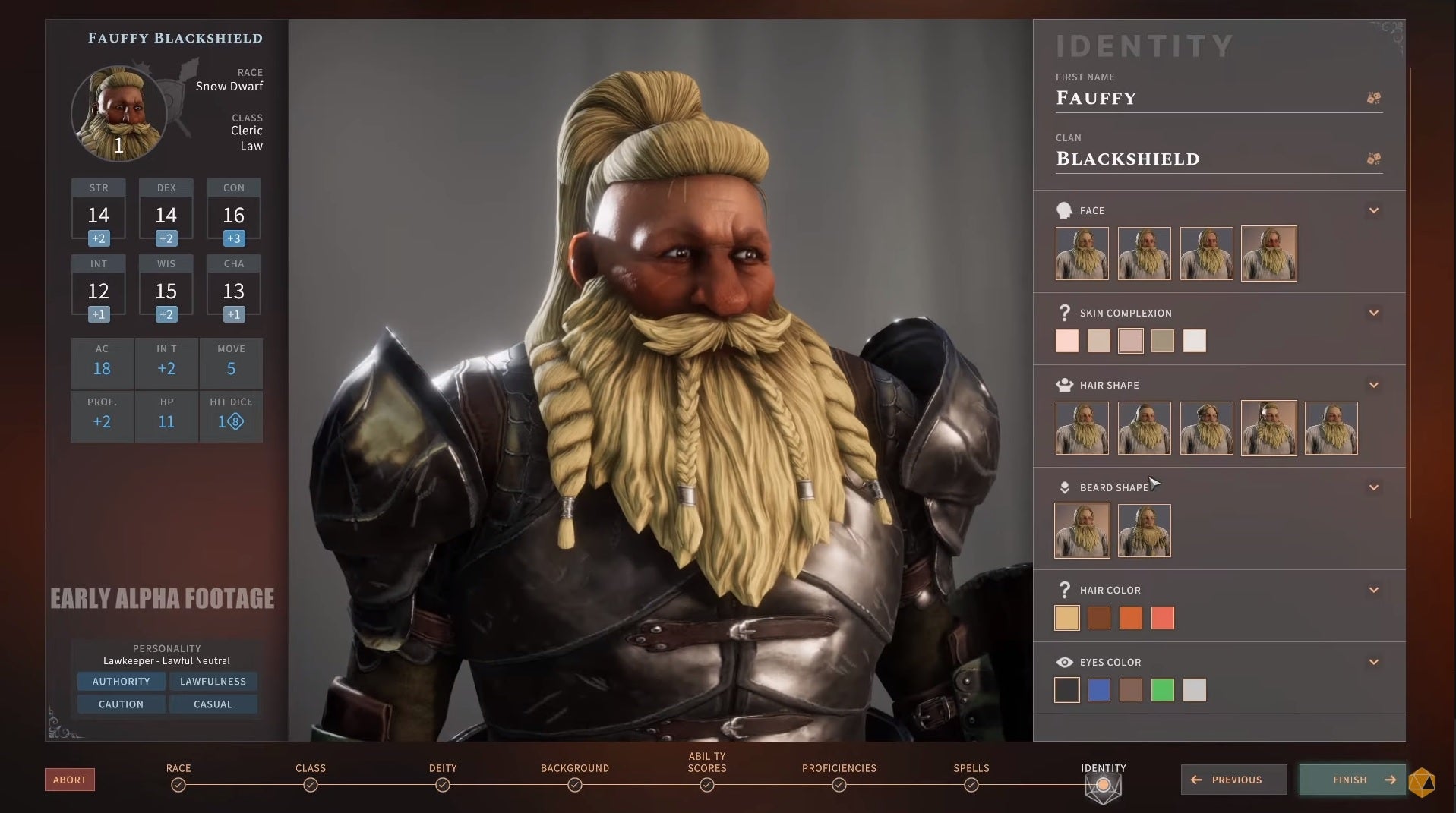Click the randomize dice for Clan name
The width and height of the screenshot is (1456, 813).
tap(1372, 158)
